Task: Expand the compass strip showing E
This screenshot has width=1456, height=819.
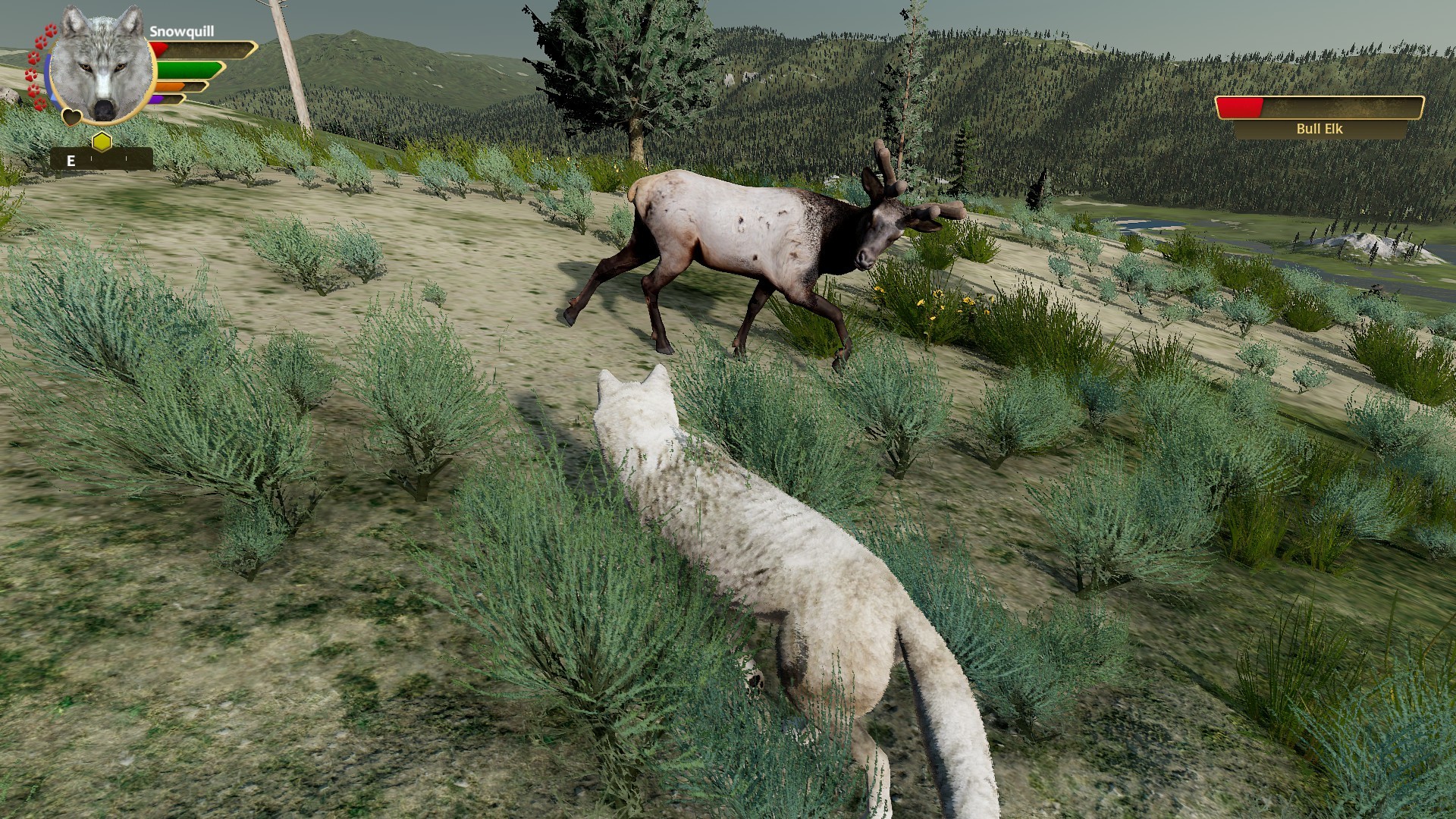Action: point(102,158)
